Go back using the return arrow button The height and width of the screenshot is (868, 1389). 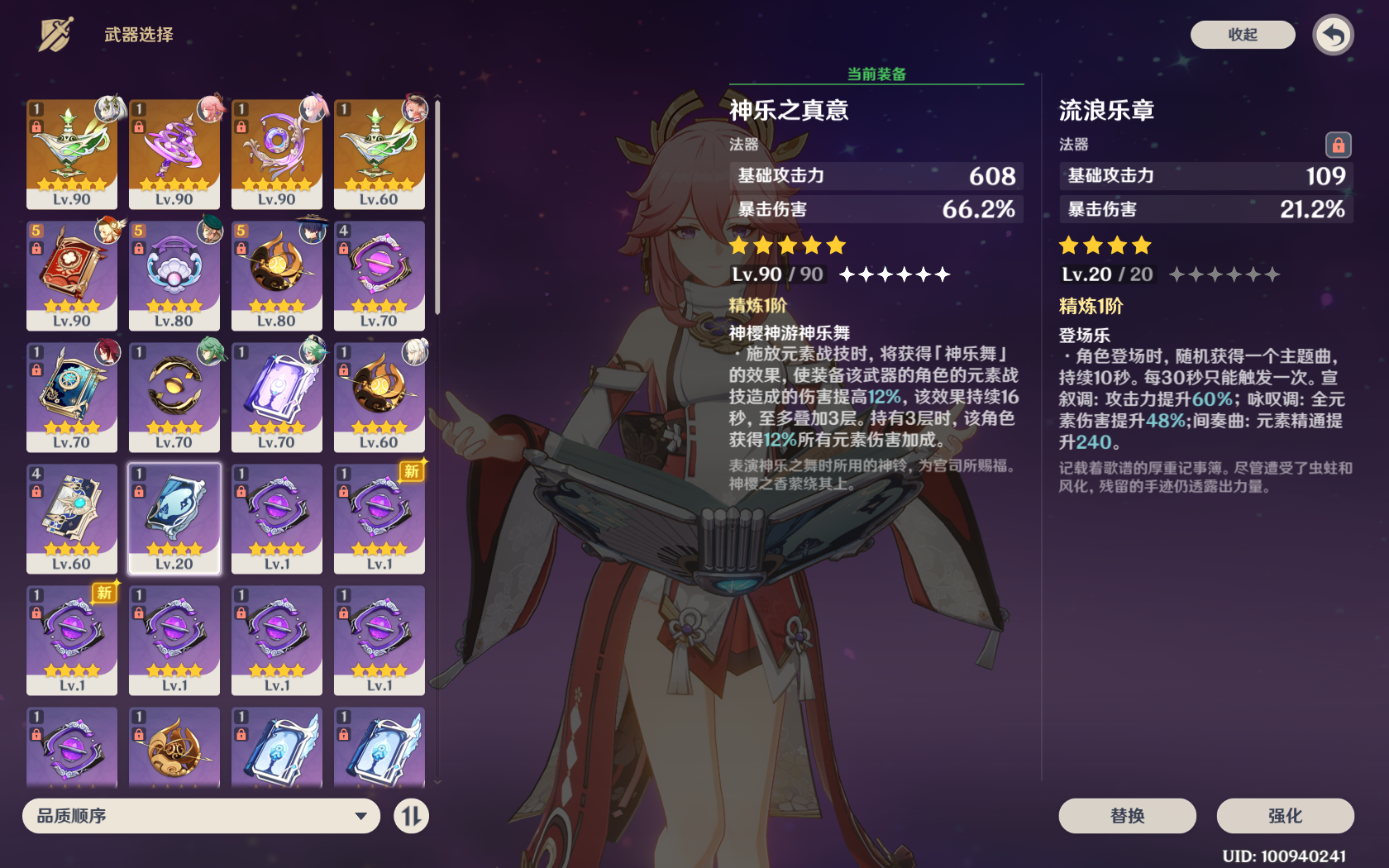click(1333, 36)
